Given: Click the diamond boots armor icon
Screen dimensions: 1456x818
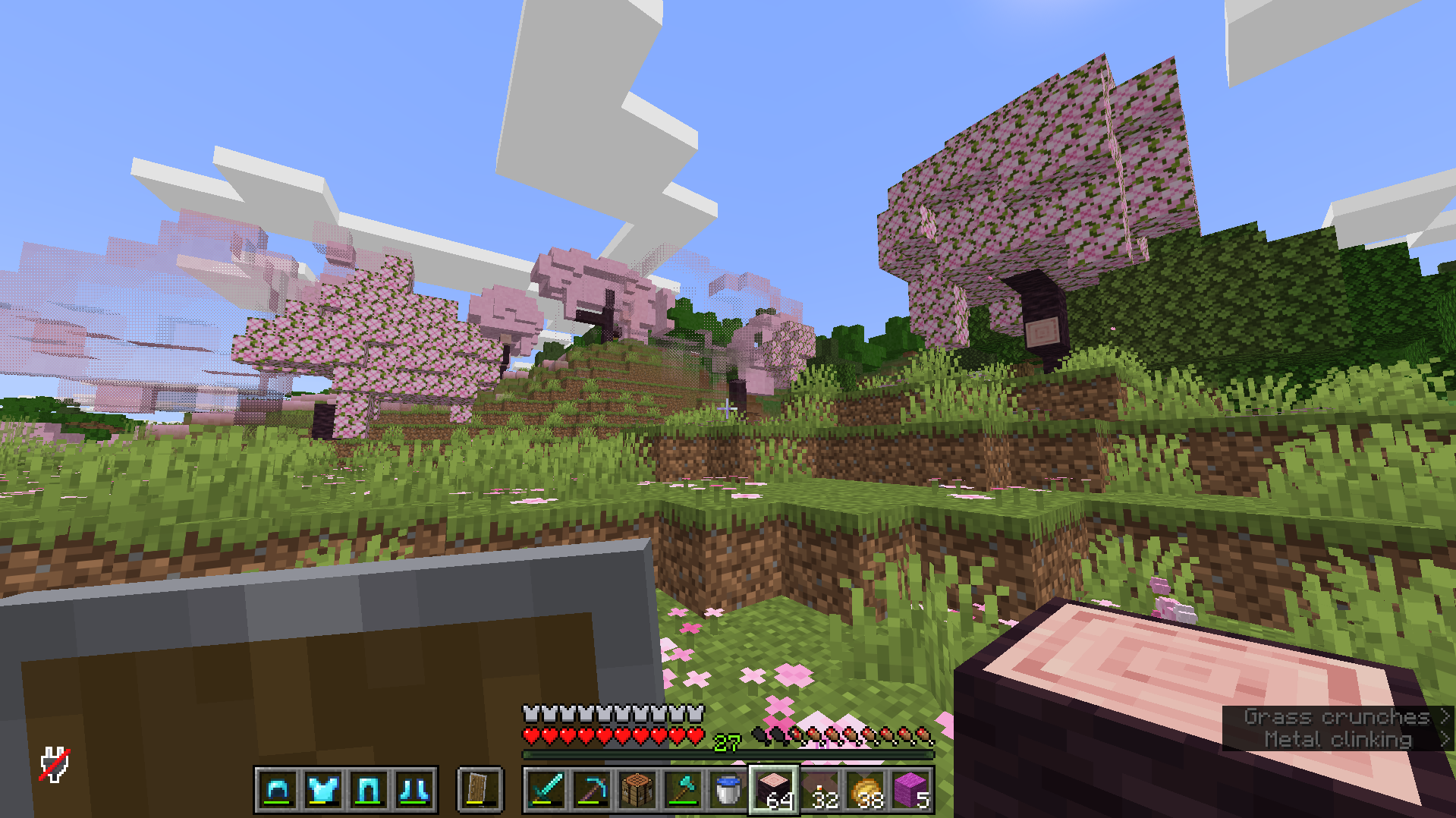Looking at the screenshot, I should 414,789.
